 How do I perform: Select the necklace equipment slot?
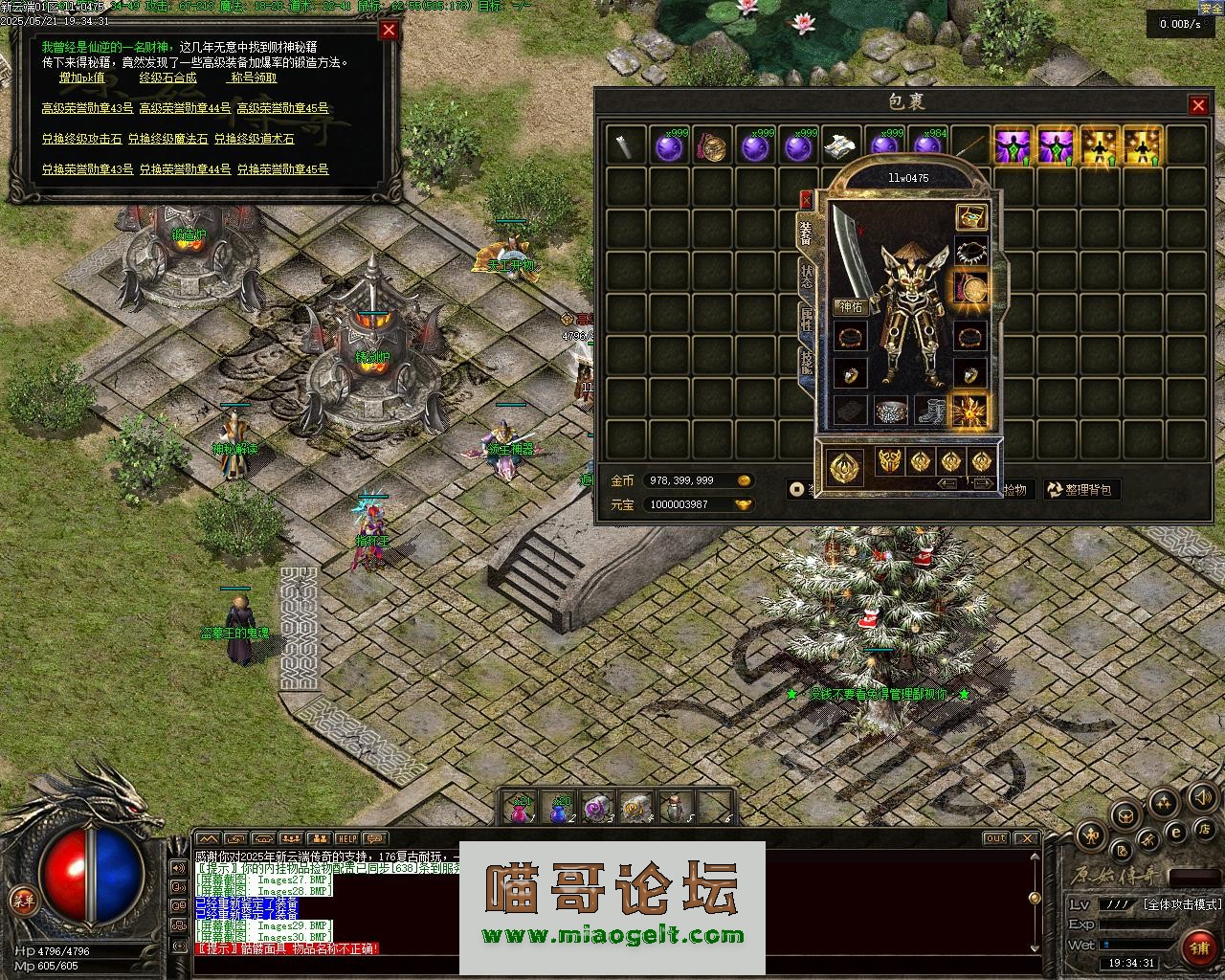pos(970,253)
